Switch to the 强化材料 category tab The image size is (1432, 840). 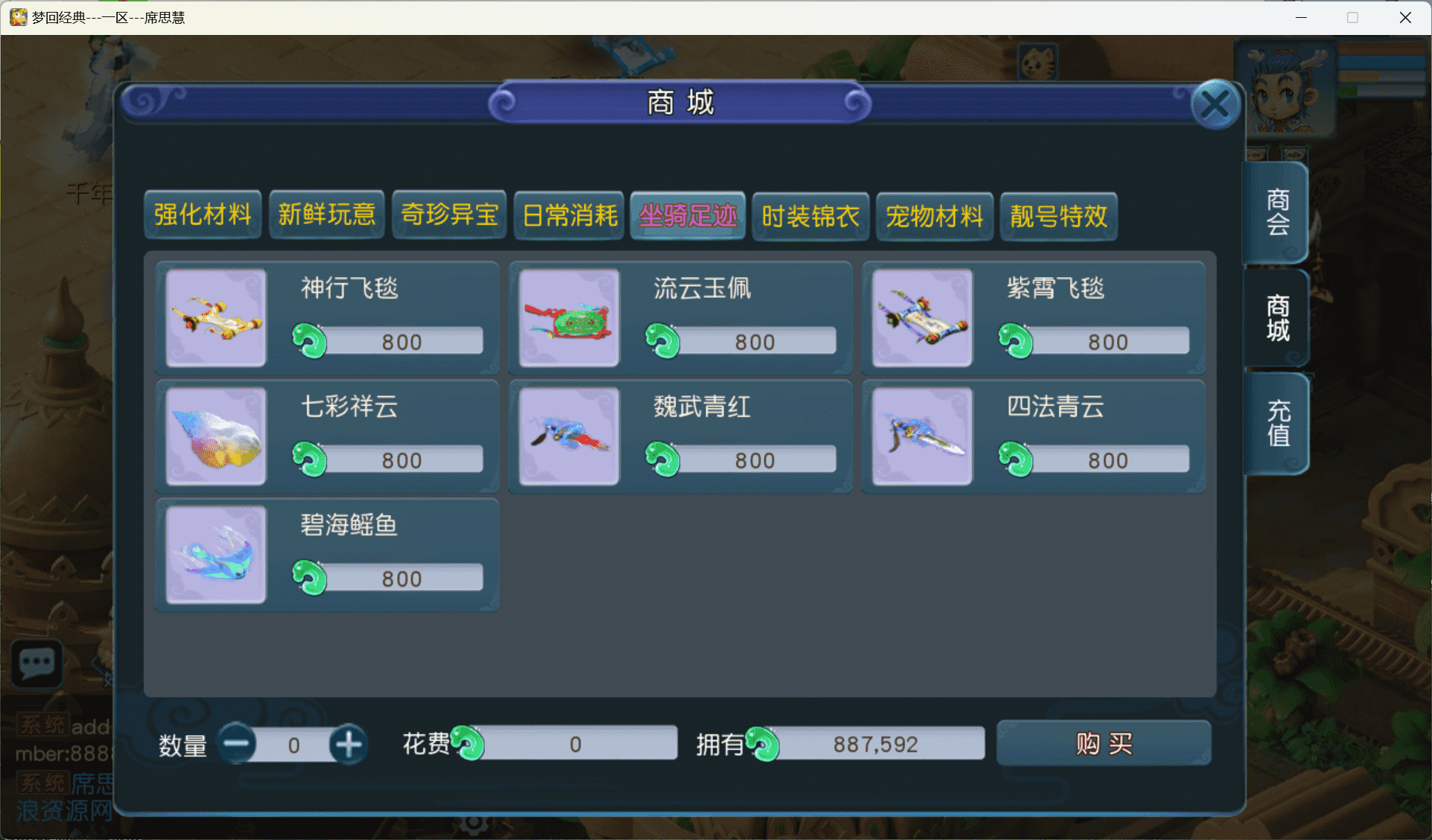point(203,215)
